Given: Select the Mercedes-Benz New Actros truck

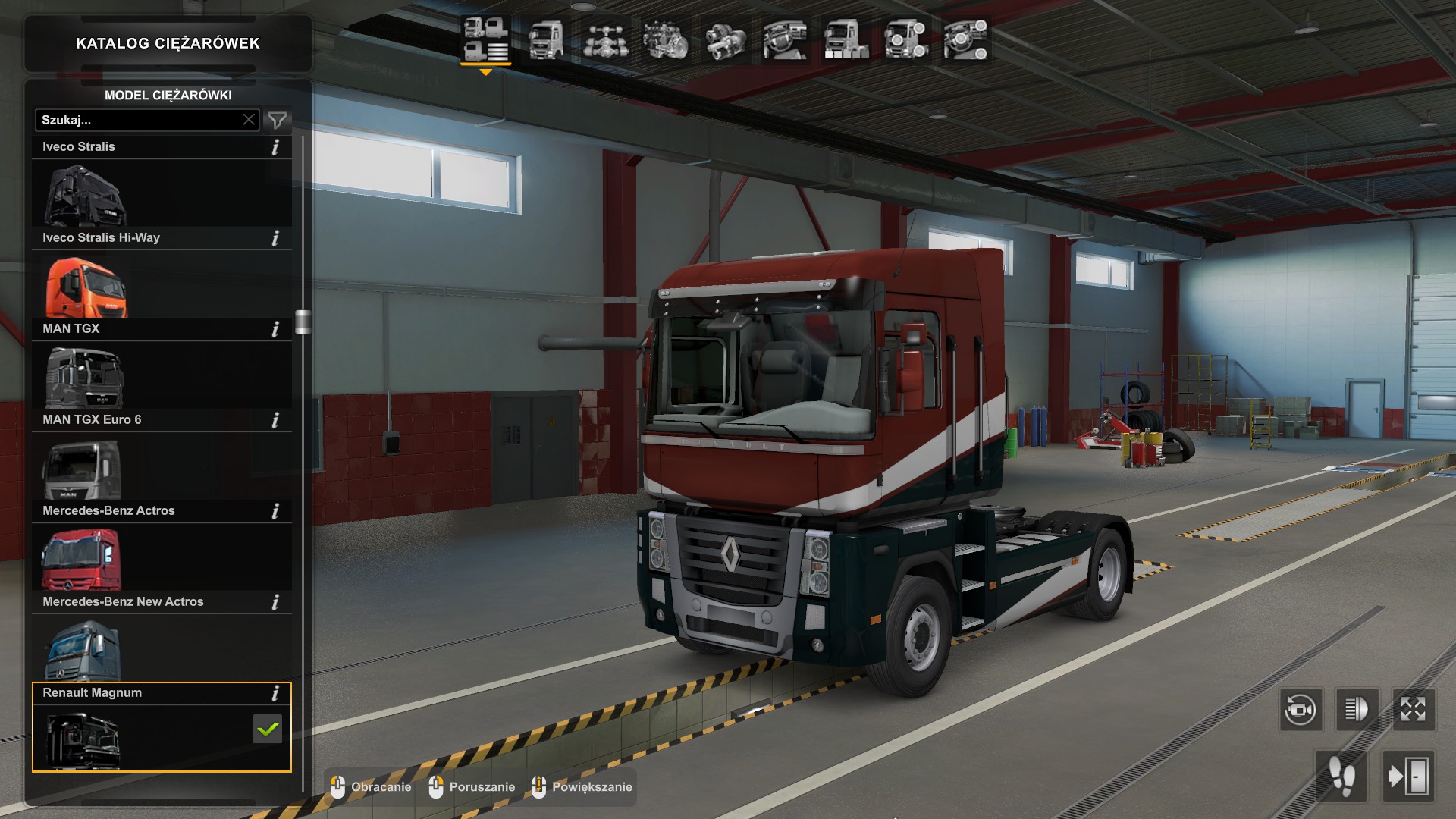Looking at the screenshot, I should (x=83, y=651).
